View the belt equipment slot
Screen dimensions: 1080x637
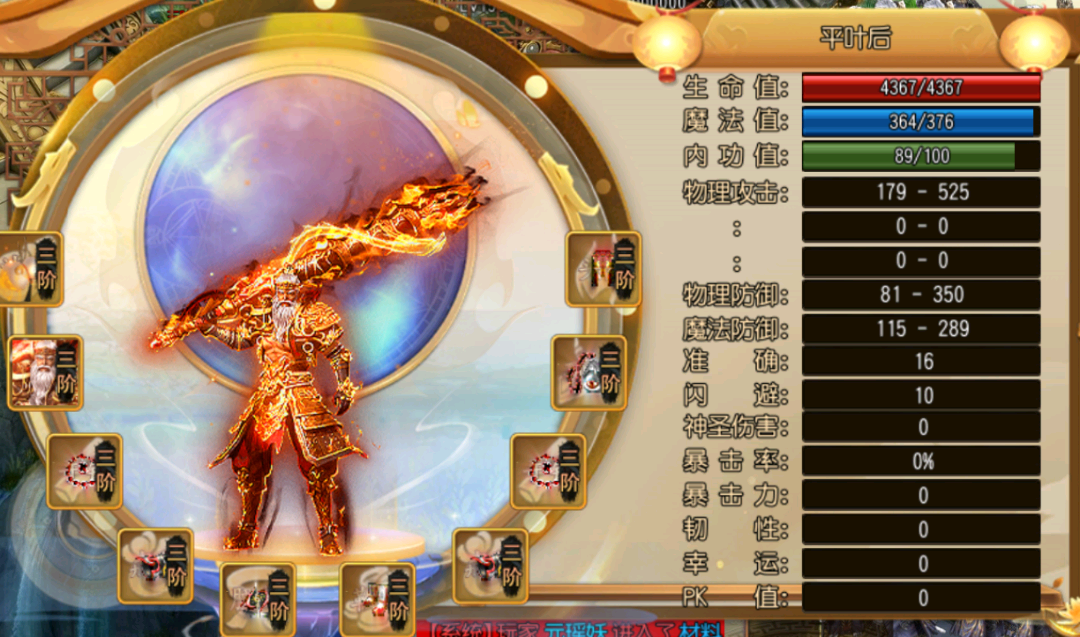click(x=258, y=600)
